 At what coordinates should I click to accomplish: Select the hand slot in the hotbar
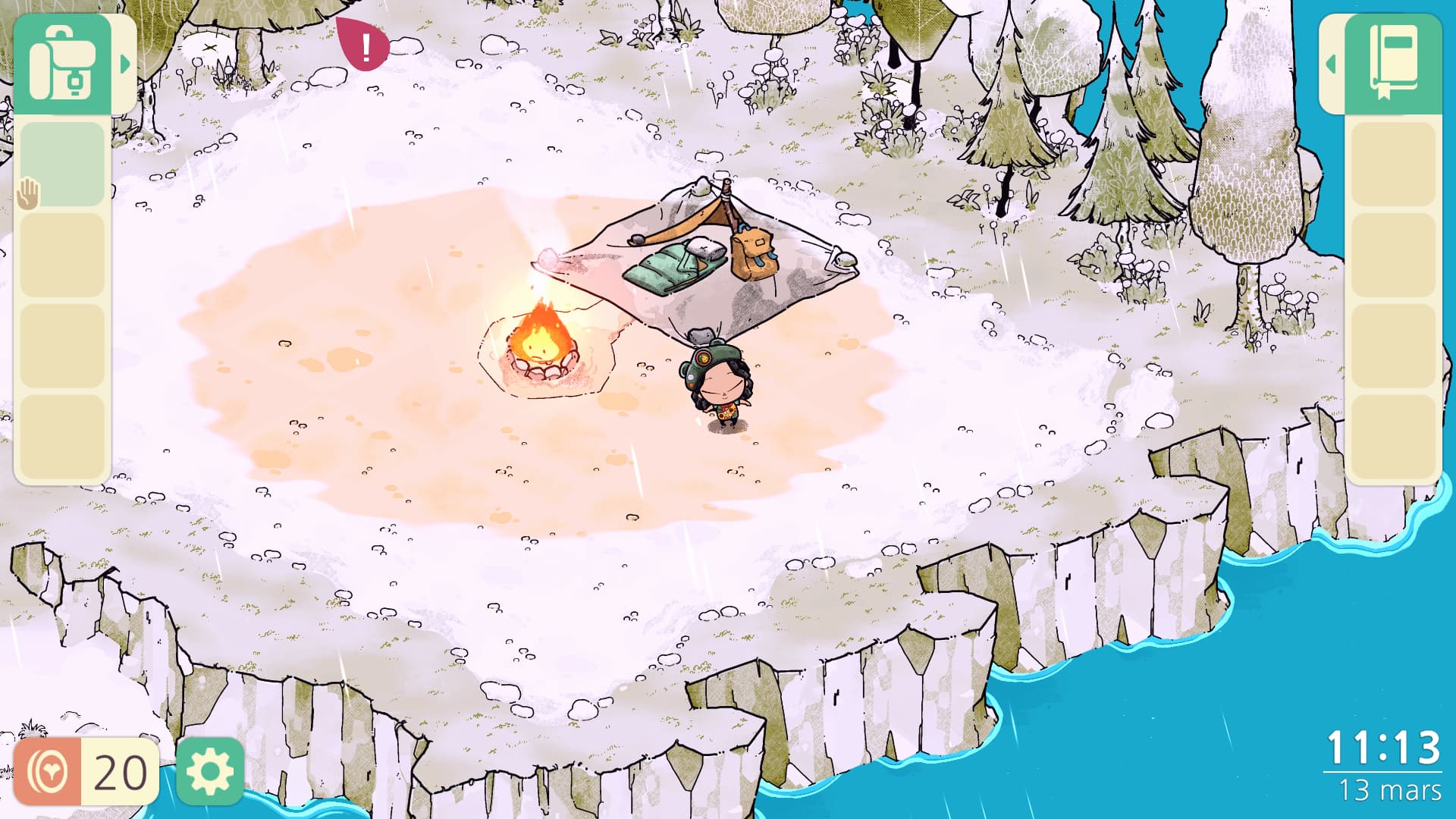[x=62, y=165]
